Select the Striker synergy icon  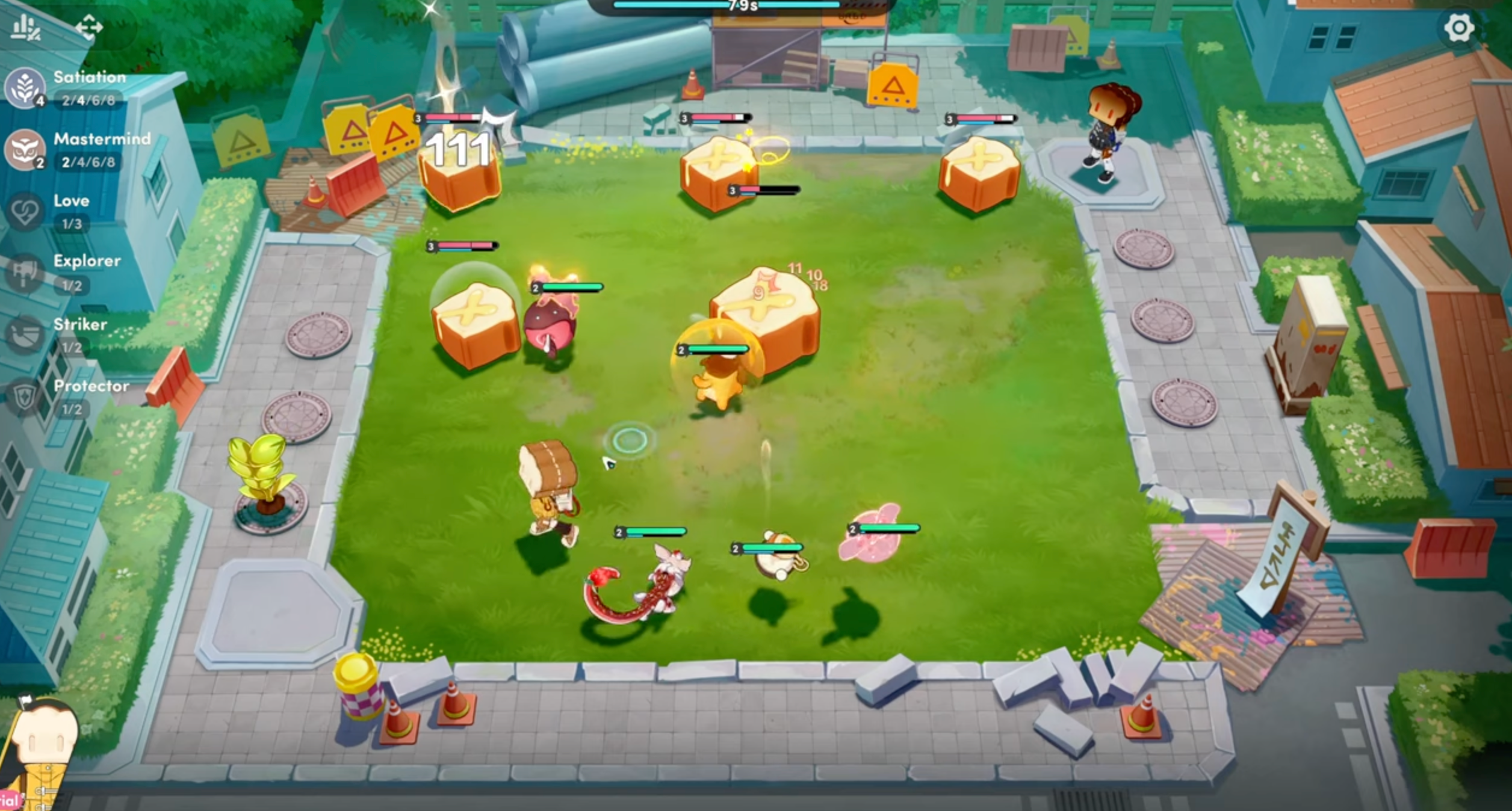pyautogui.click(x=25, y=334)
